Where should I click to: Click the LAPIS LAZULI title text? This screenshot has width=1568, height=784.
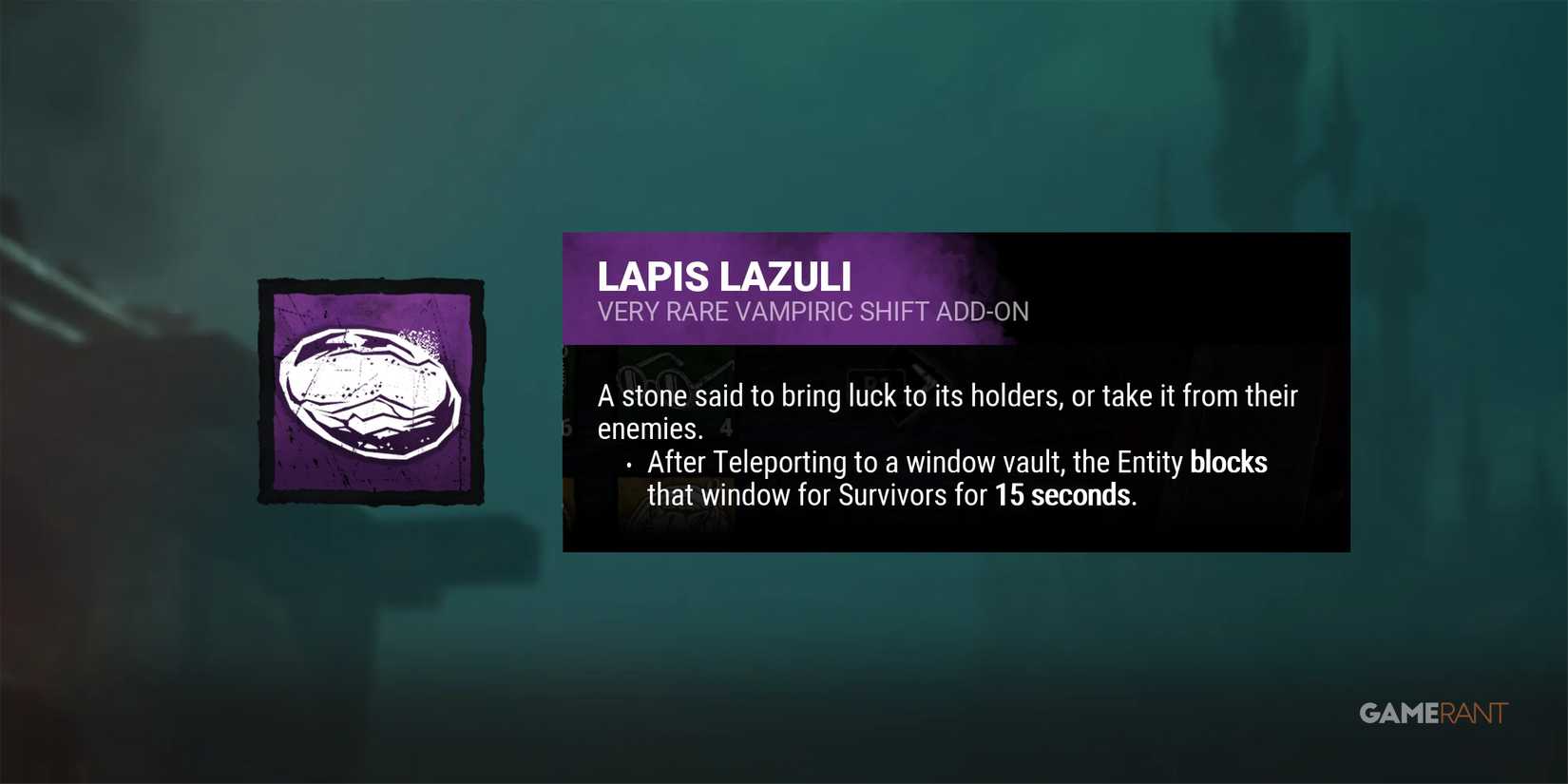725,277
